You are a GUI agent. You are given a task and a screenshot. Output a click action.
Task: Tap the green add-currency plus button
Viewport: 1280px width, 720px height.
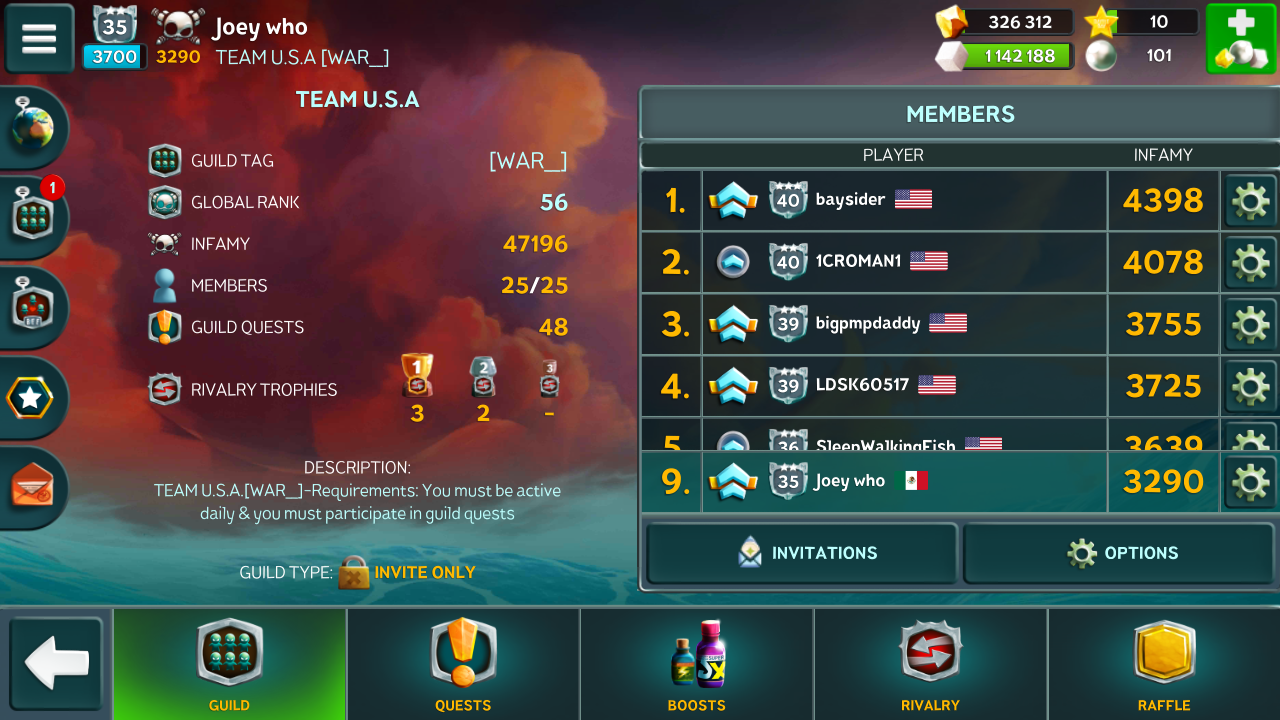click(x=1239, y=38)
